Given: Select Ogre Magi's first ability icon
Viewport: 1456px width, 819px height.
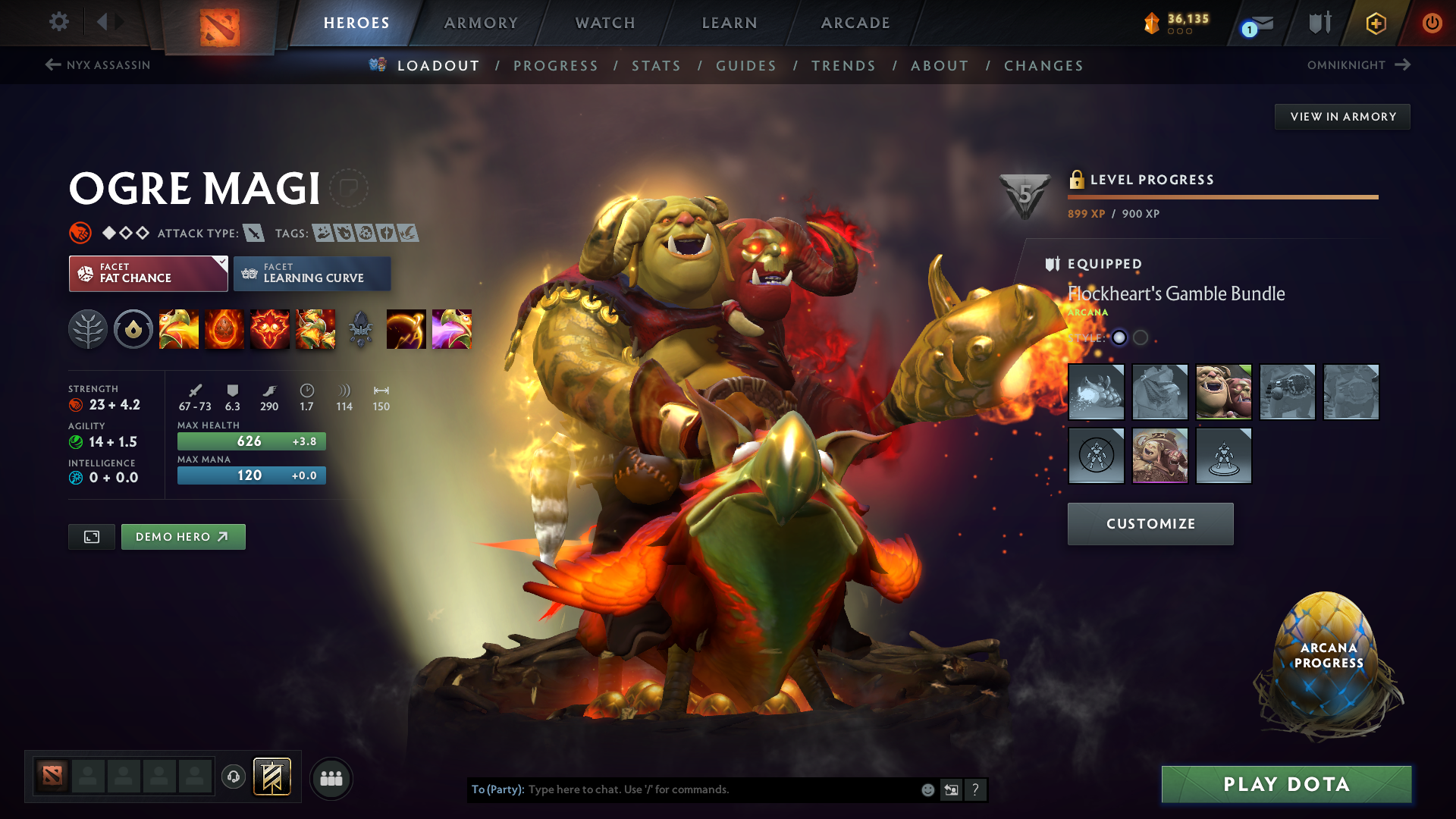Looking at the screenshot, I should (179, 329).
